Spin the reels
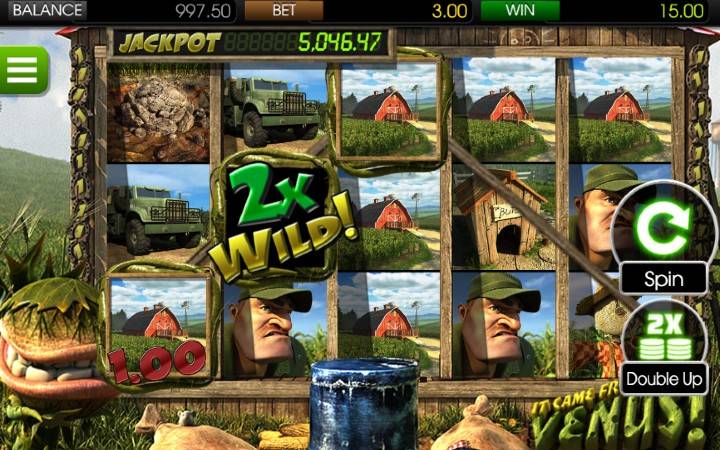 point(664,235)
